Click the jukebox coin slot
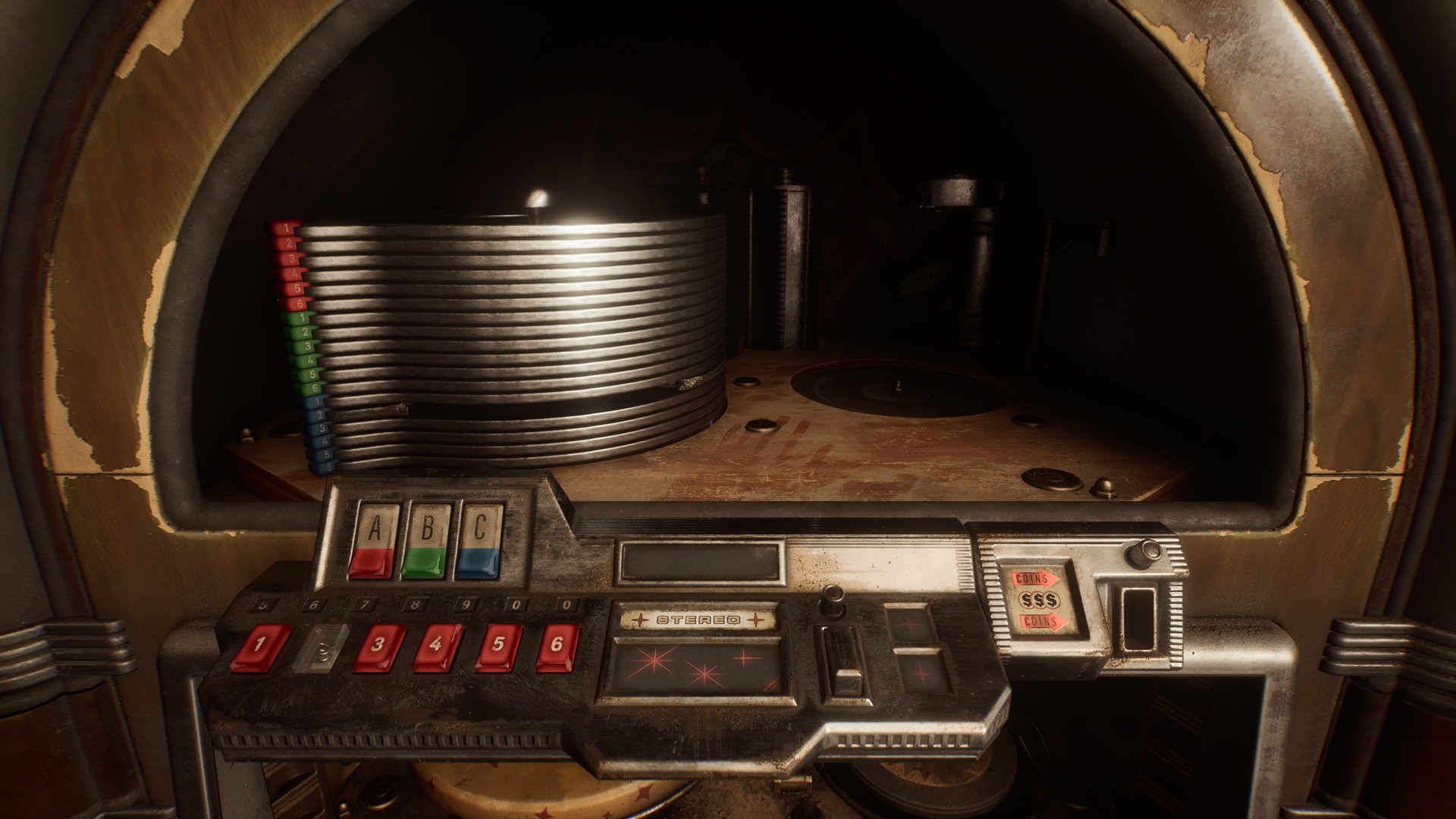The image size is (1456, 819). [1134, 618]
